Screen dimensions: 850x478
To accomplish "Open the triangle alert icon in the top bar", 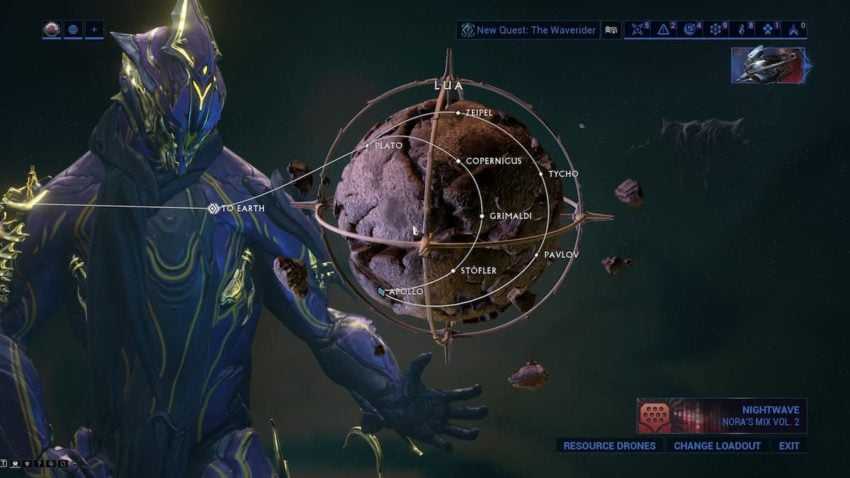I will coord(662,30).
